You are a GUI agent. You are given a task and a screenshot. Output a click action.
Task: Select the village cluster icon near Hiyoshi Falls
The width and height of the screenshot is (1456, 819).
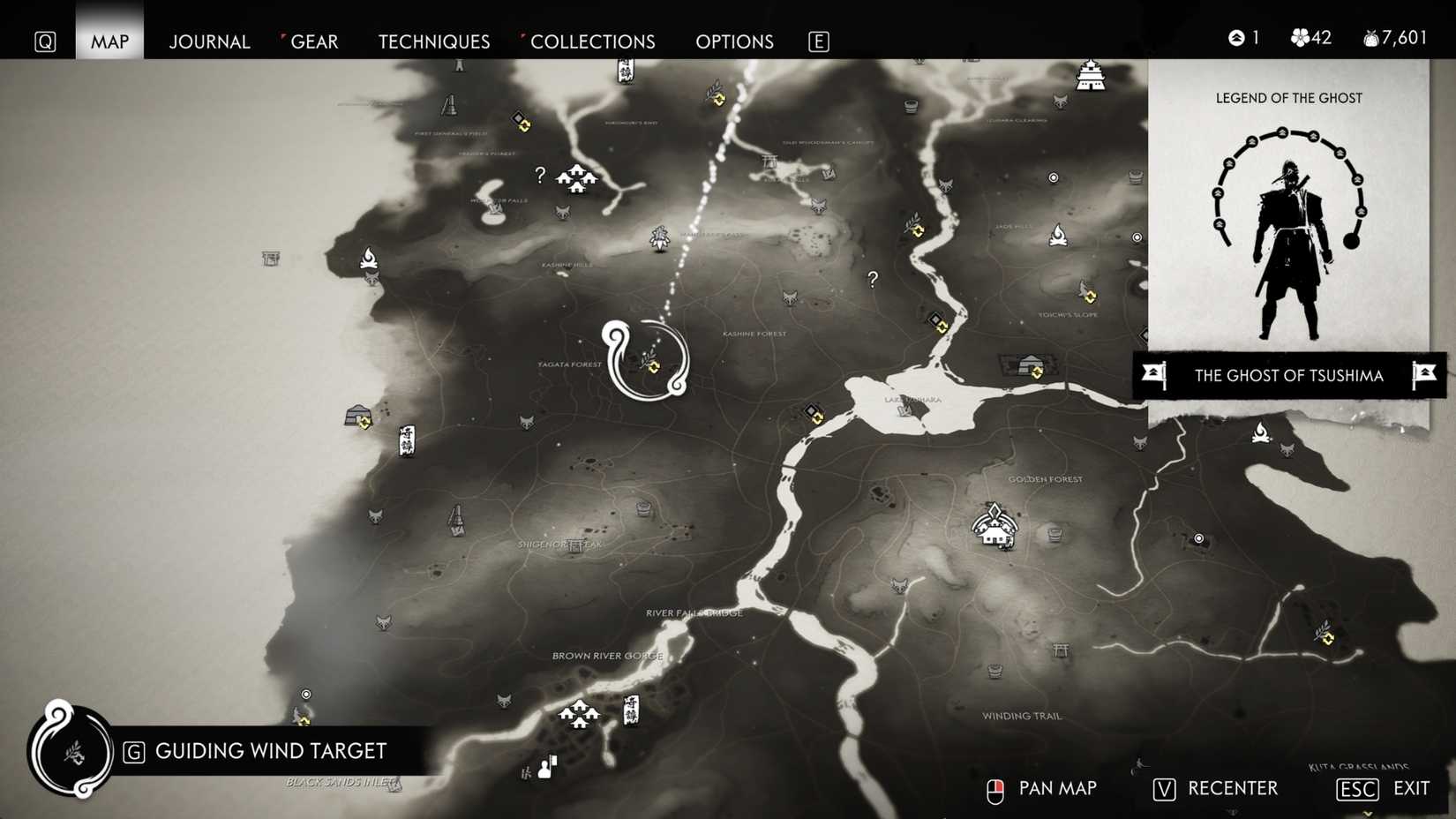pos(578,179)
